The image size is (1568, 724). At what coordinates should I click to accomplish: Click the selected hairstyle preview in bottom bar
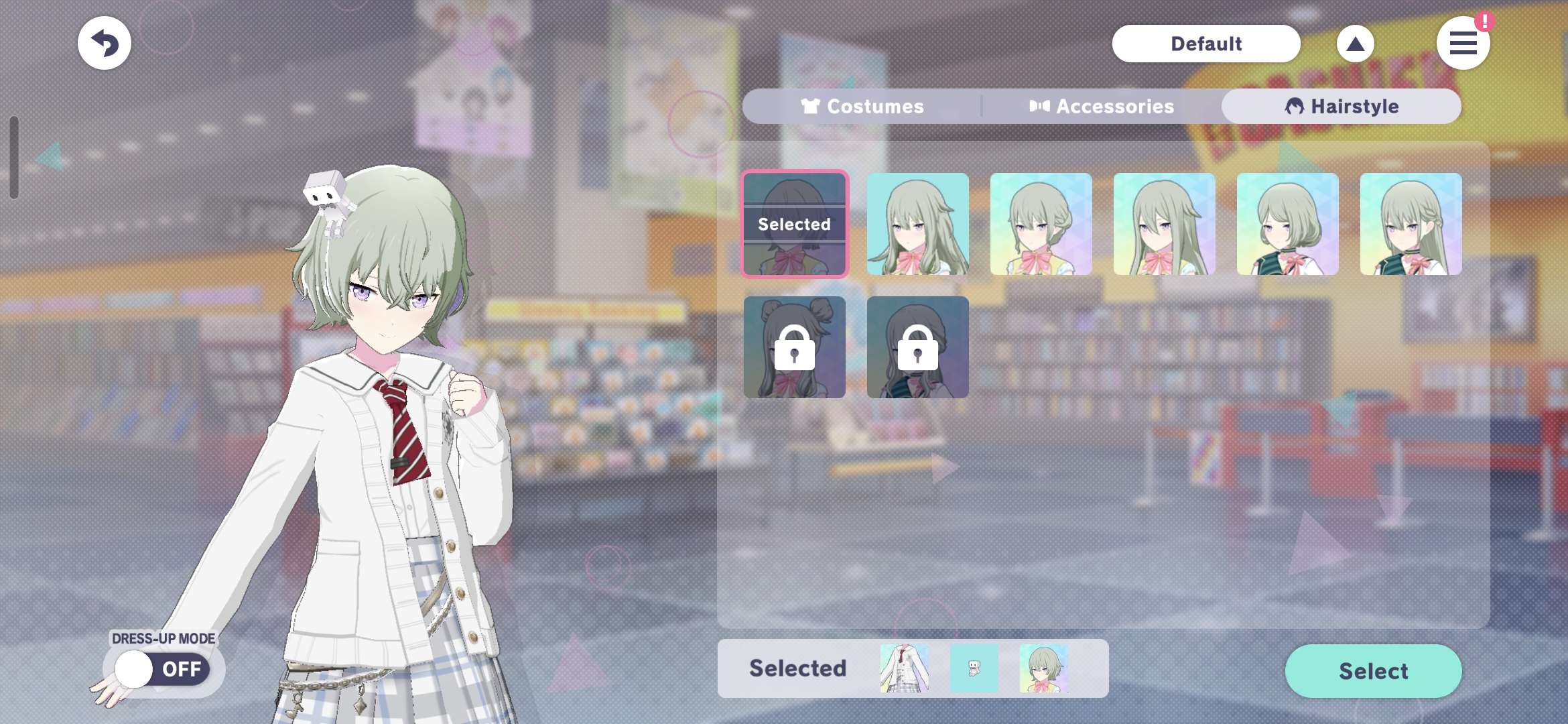point(1044,668)
